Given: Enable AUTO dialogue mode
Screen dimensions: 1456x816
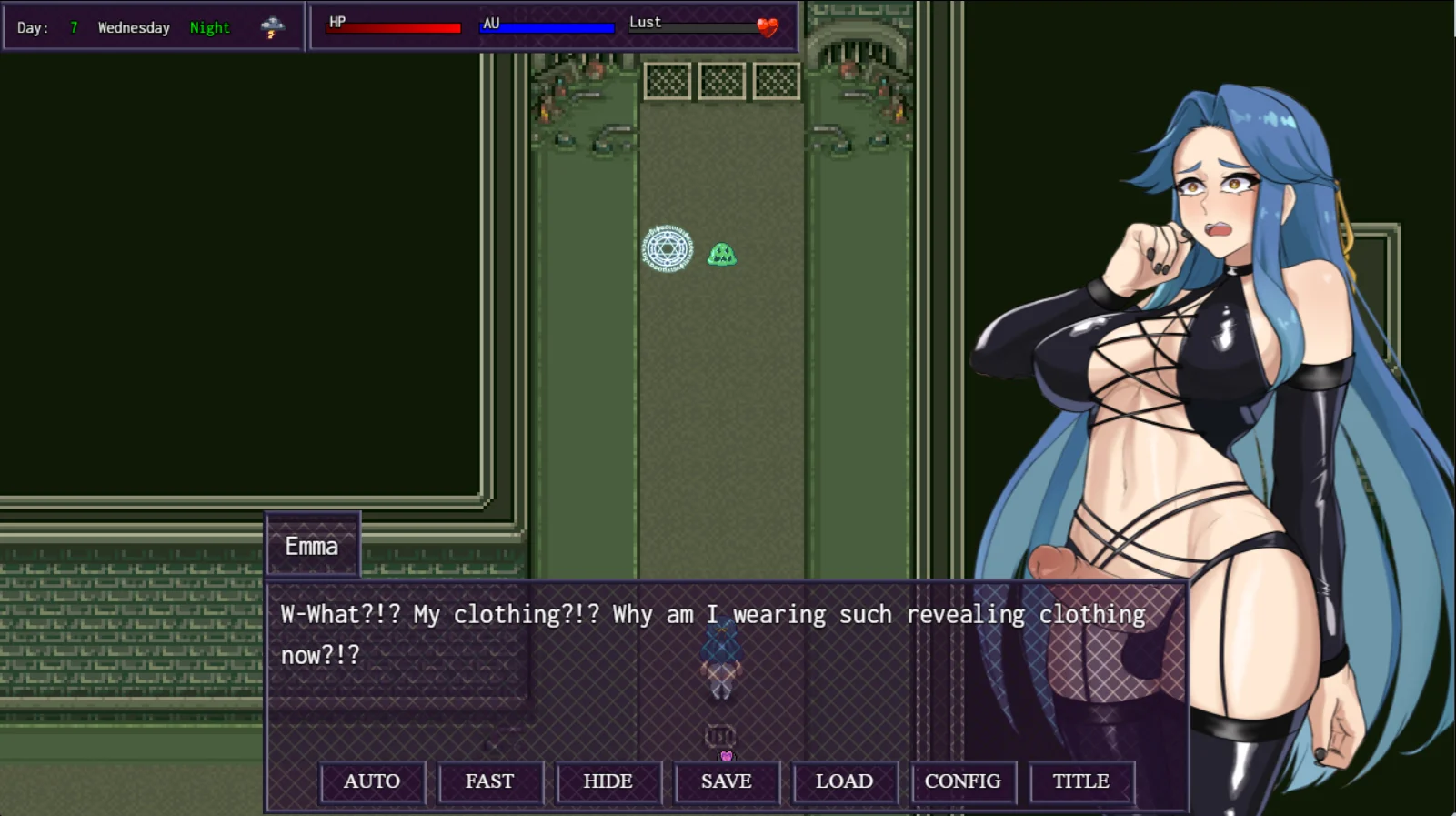Looking at the screenshot, I should [372, 781].
